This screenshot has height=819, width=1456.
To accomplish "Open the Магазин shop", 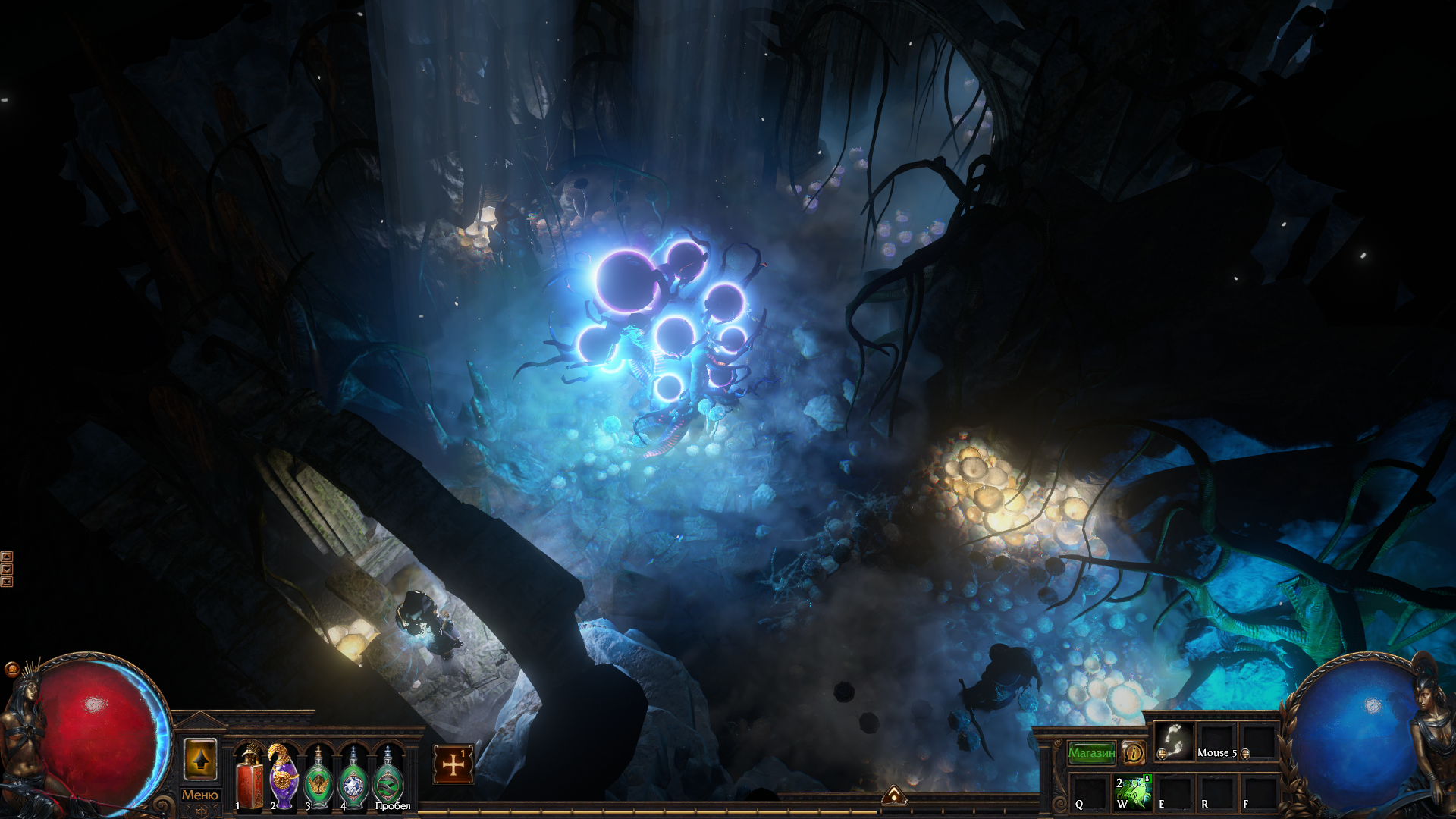I will (1091, 753).
